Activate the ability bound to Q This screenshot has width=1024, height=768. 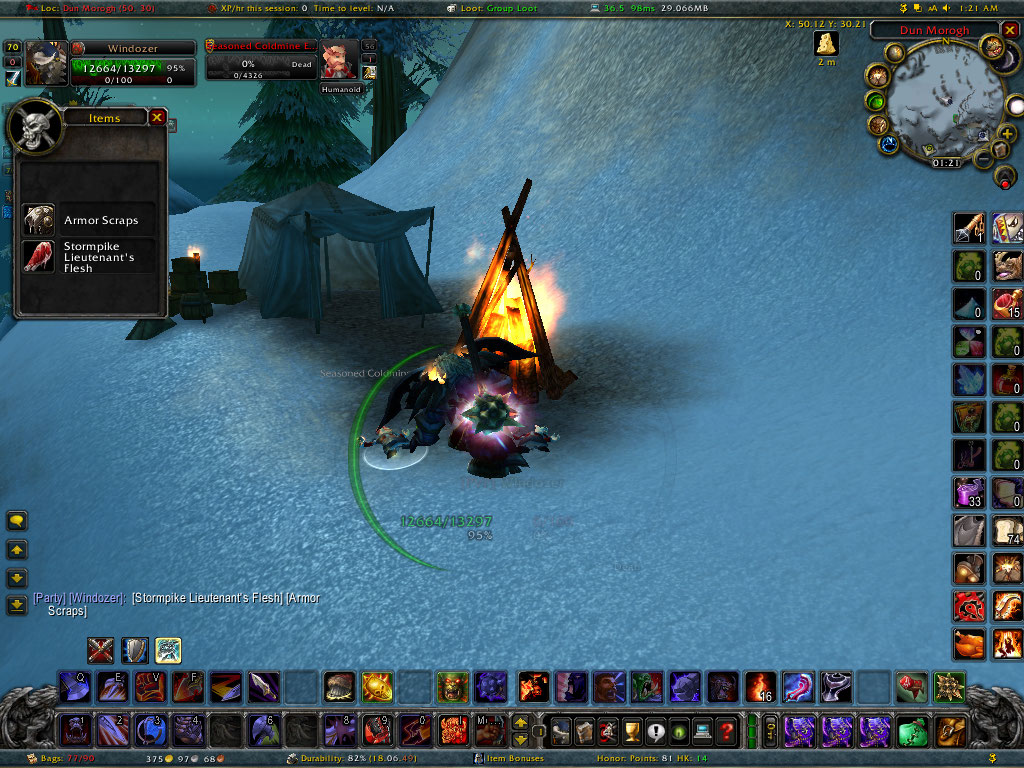(74, 686)
